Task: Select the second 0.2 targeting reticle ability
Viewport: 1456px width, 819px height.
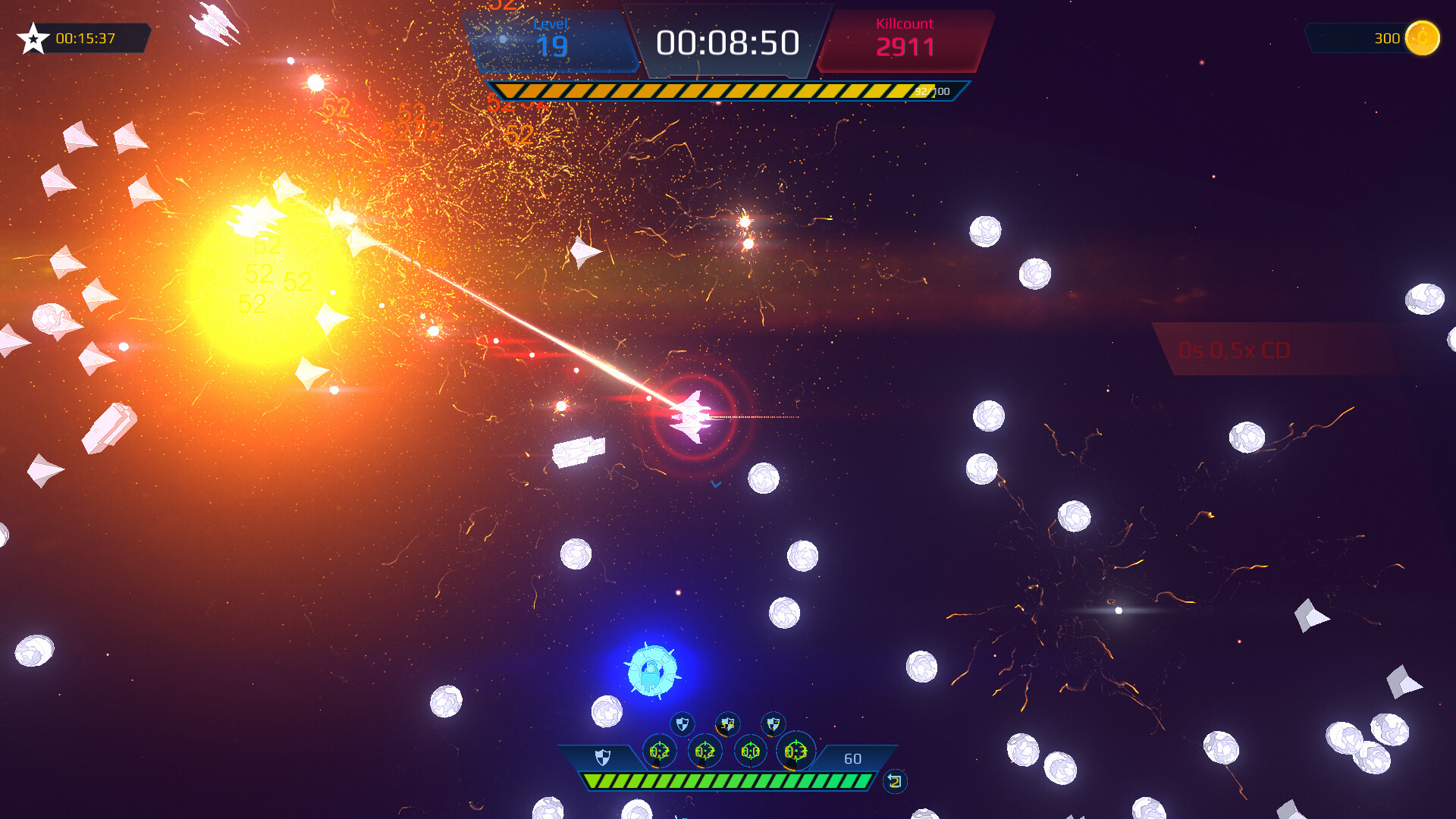Action: point(705,752)
